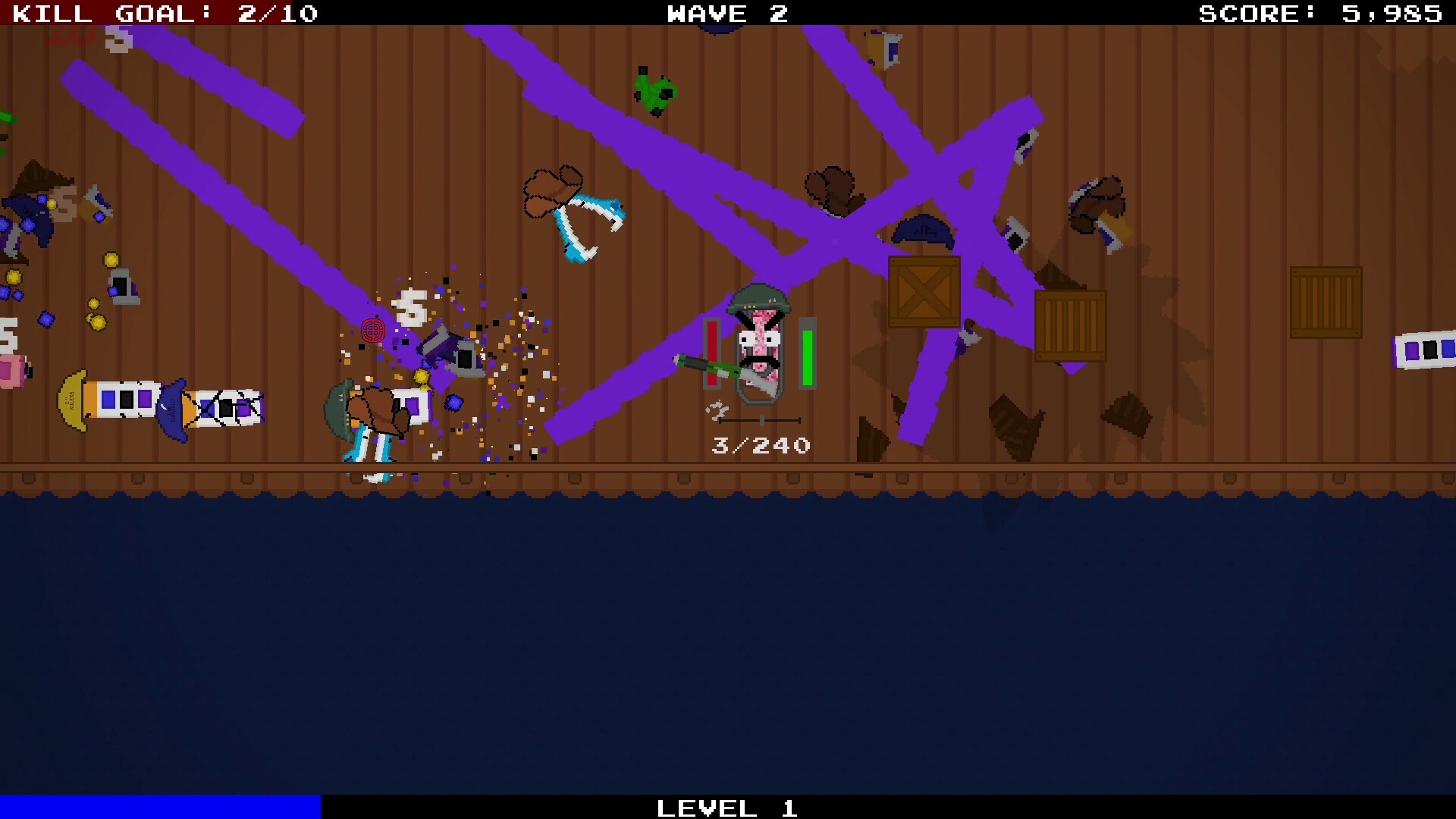Screen dimensions: 1456x819
Task: Click the blue progress bar at bottom left
Action: click(x=159, y=807)
